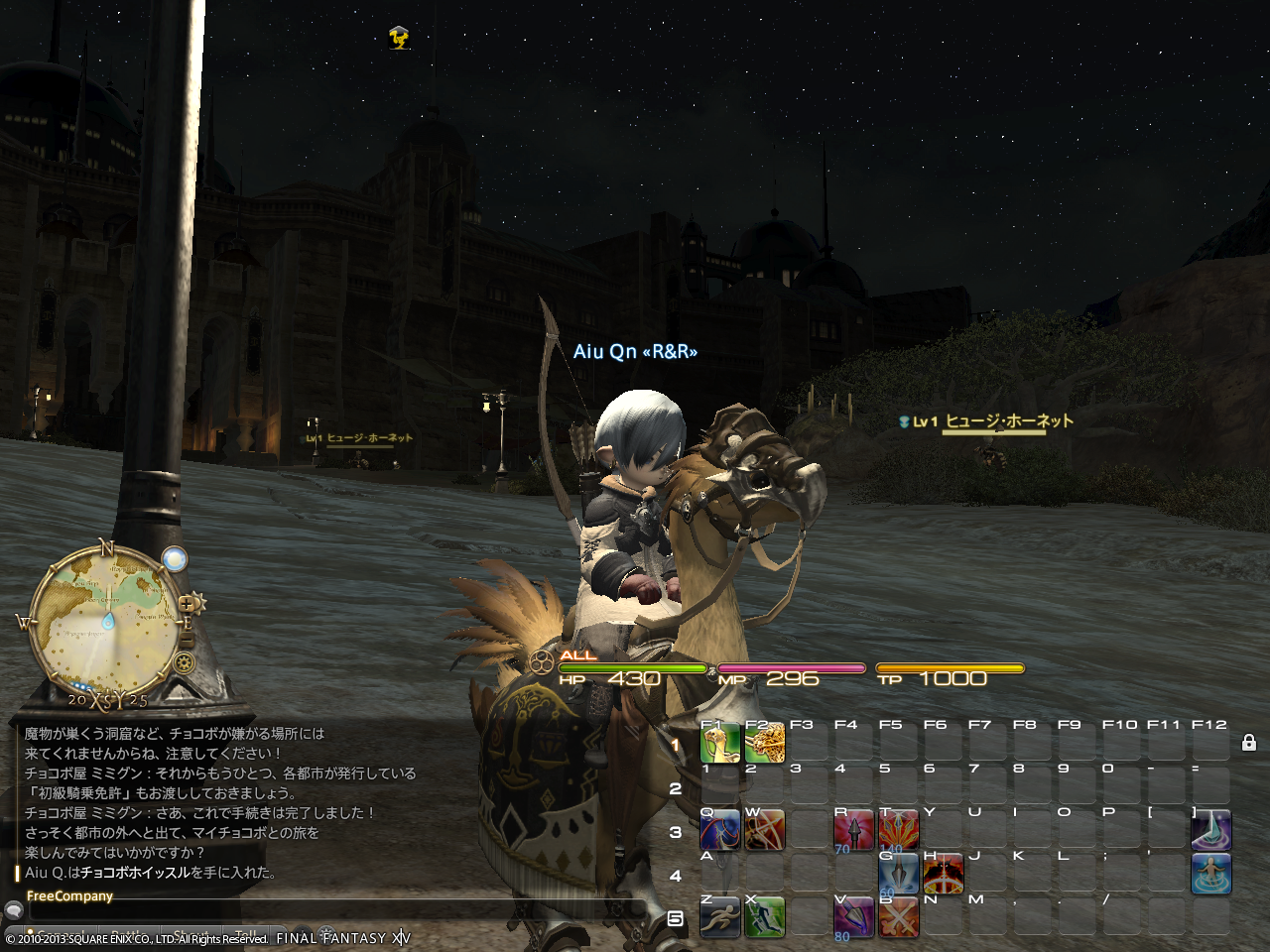Screen dimensions: 1270x952
Task: Activate the chocobo mount icon on F1
Action: point(720,743)
